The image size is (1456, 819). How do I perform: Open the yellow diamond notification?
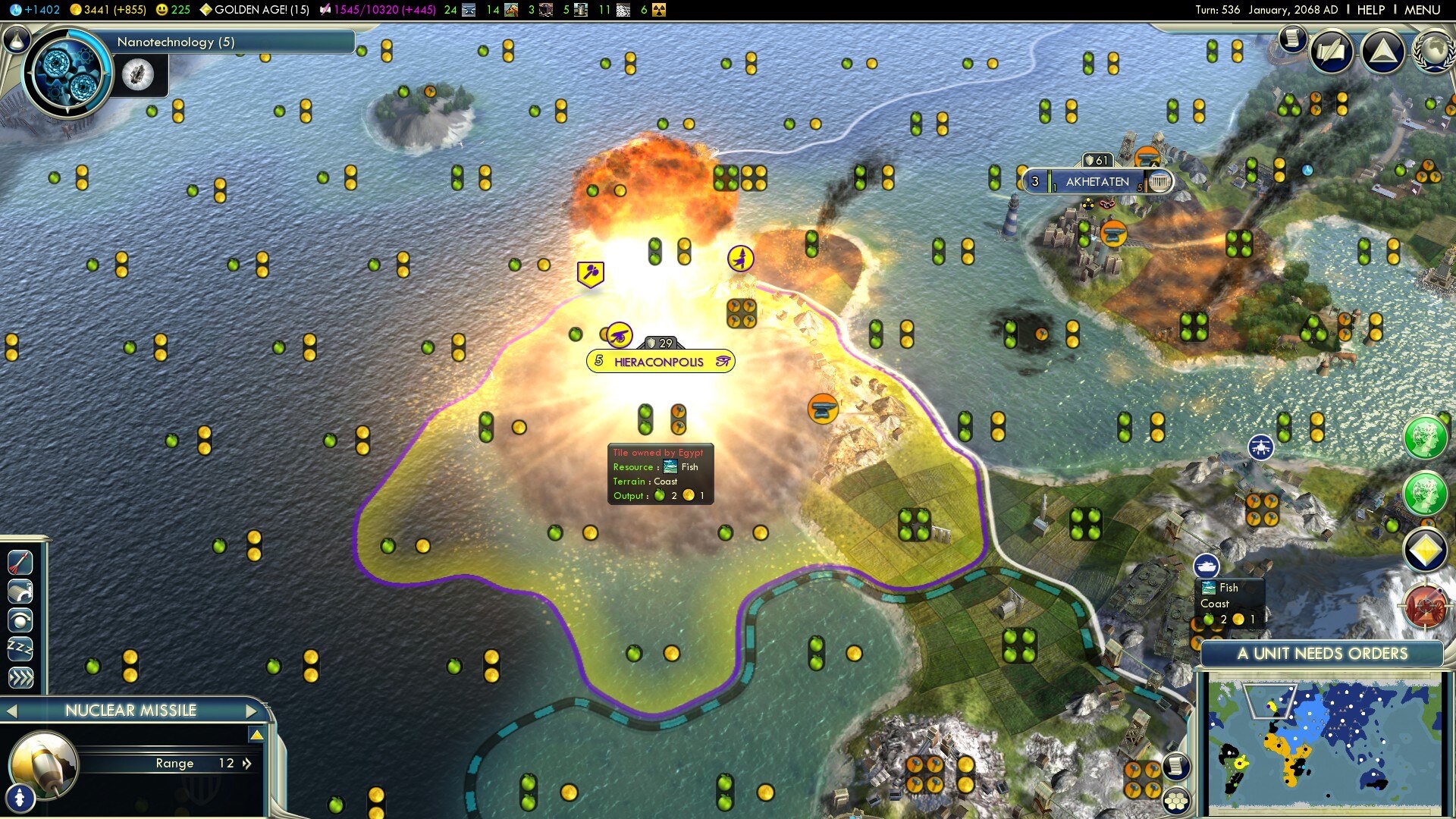(x=1425, y=550)
